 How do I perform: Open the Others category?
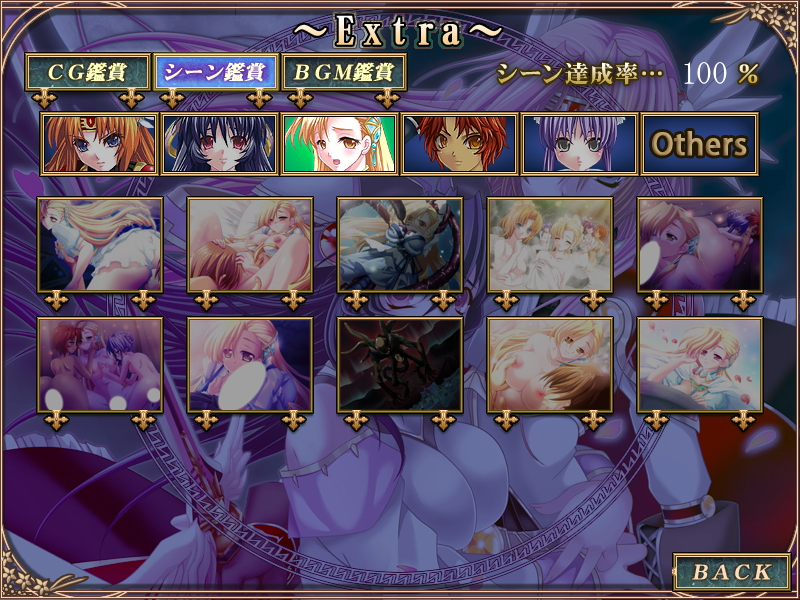[699, 144]
